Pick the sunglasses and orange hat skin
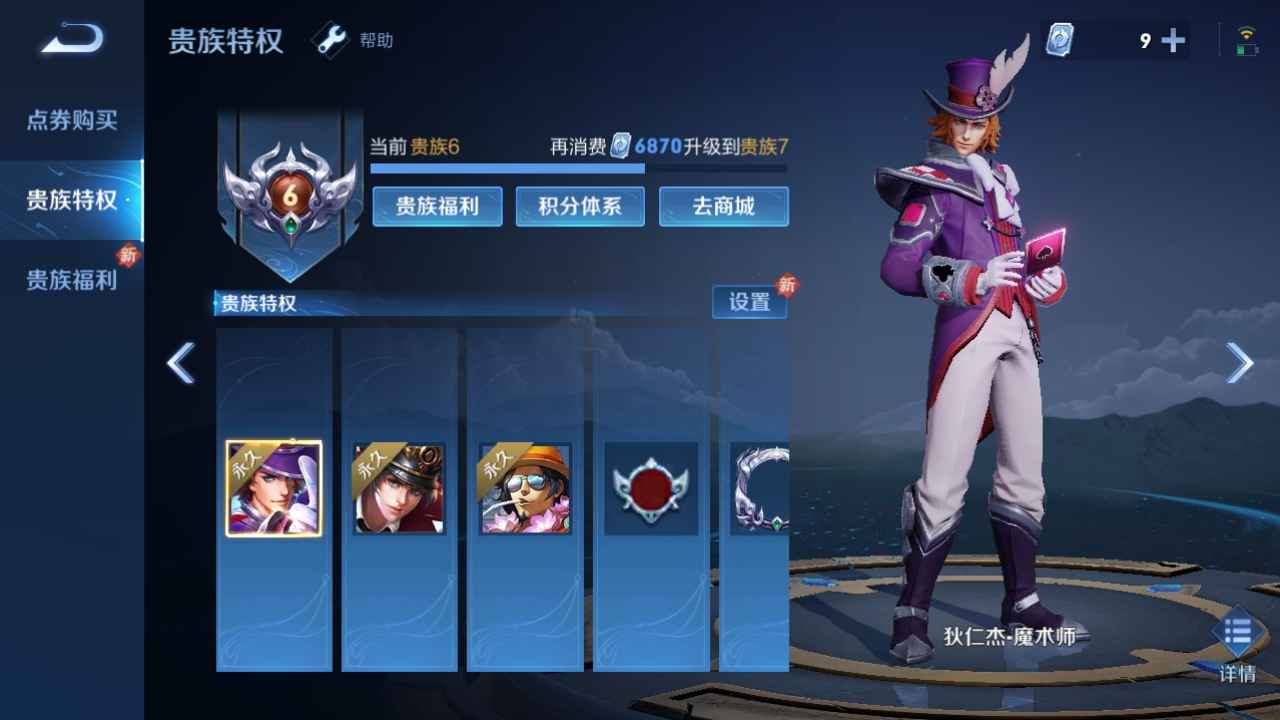The image size is (1280, 720). [x=525, y=488]
